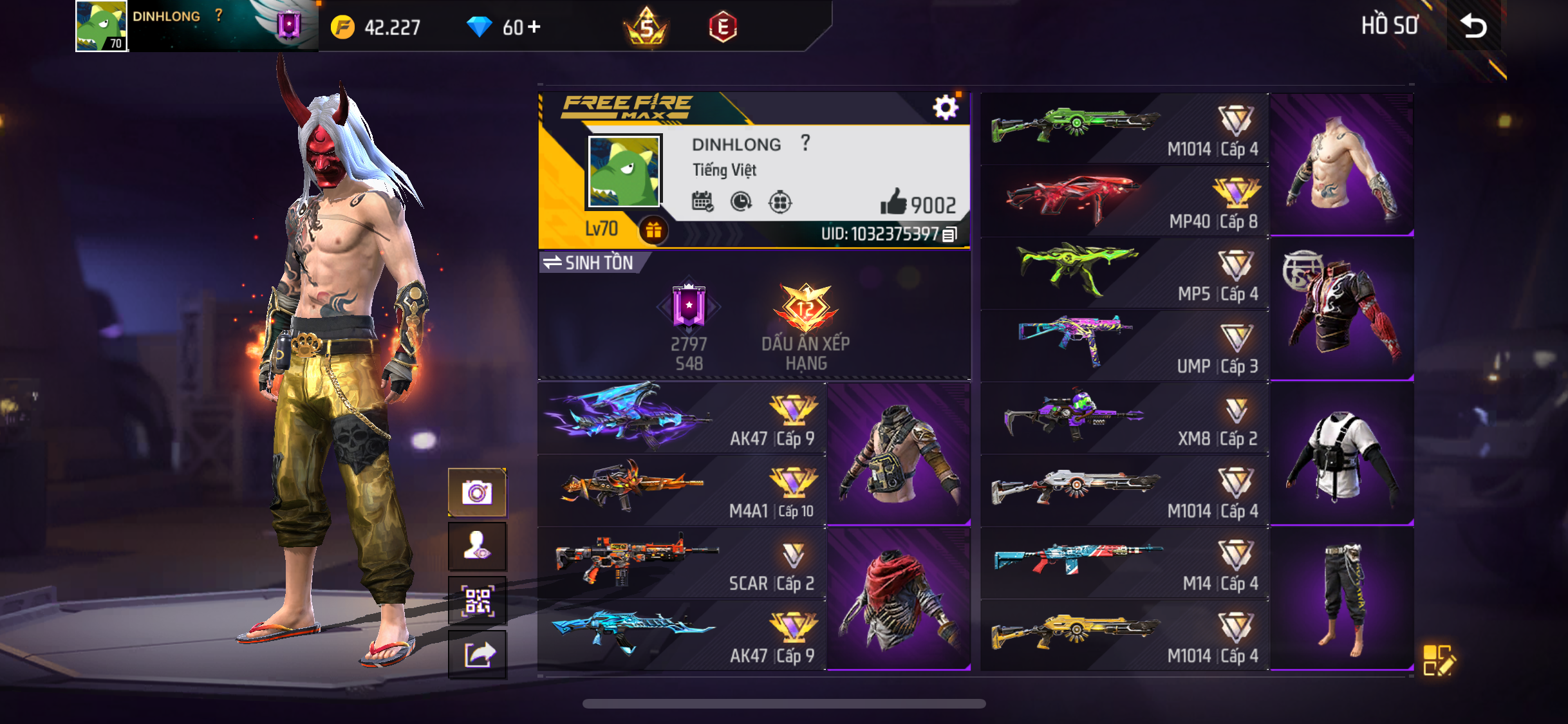
Task: Choose the XM8 Cấp 2 weapon
Action: [1124, 418]
